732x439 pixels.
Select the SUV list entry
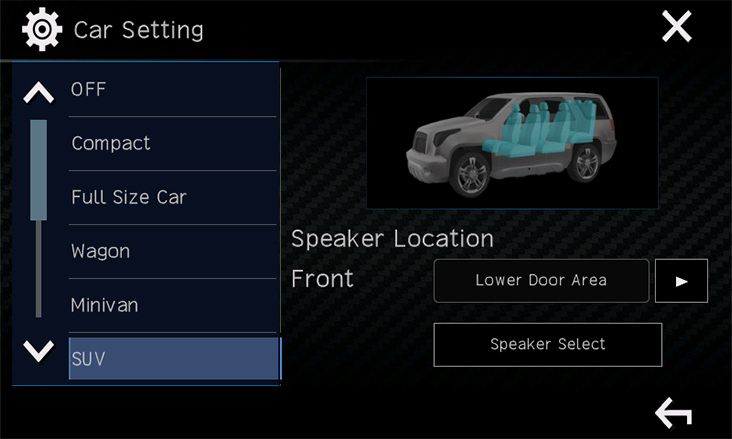(173, 358)
